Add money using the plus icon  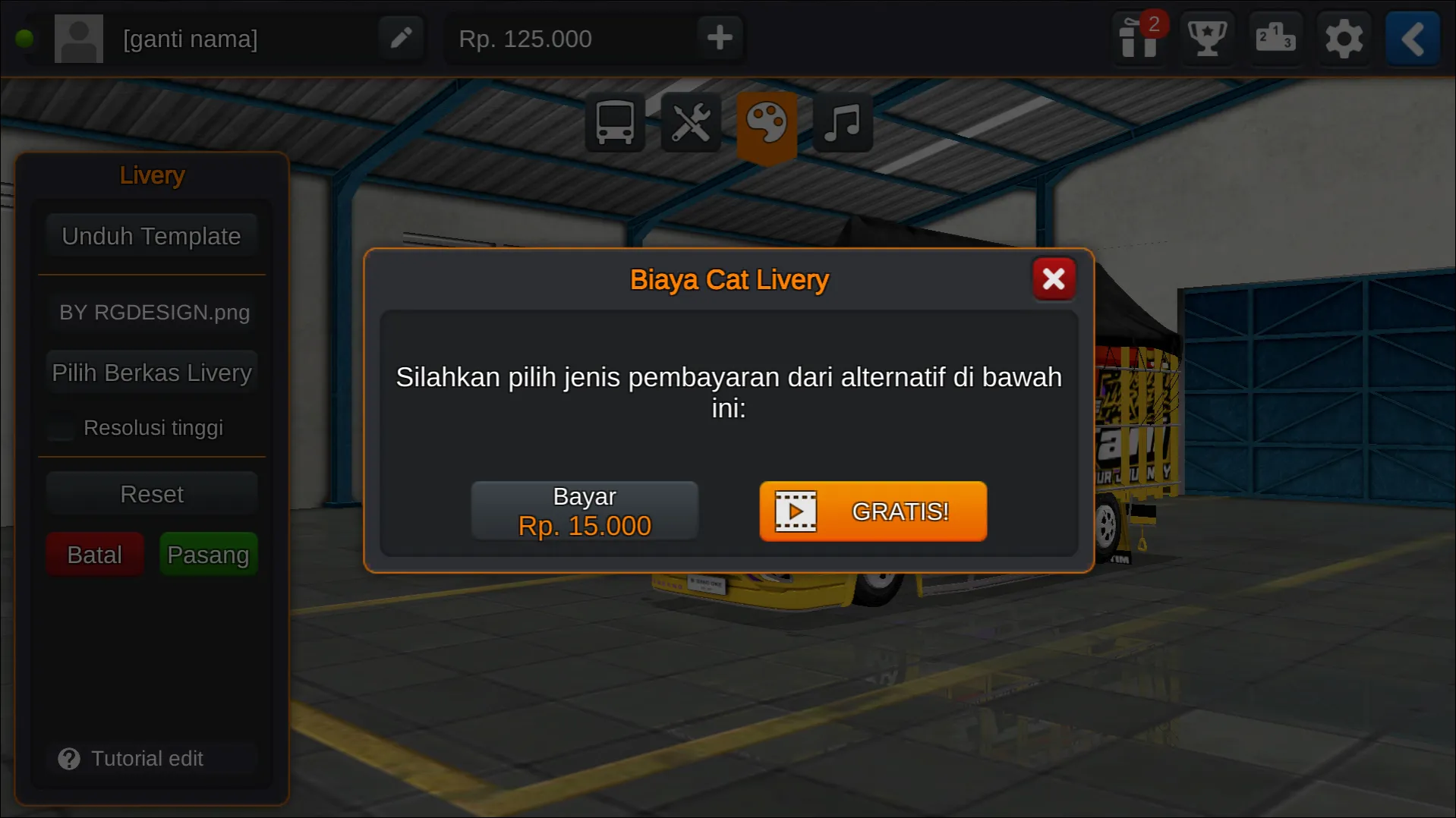coord(718,37)
